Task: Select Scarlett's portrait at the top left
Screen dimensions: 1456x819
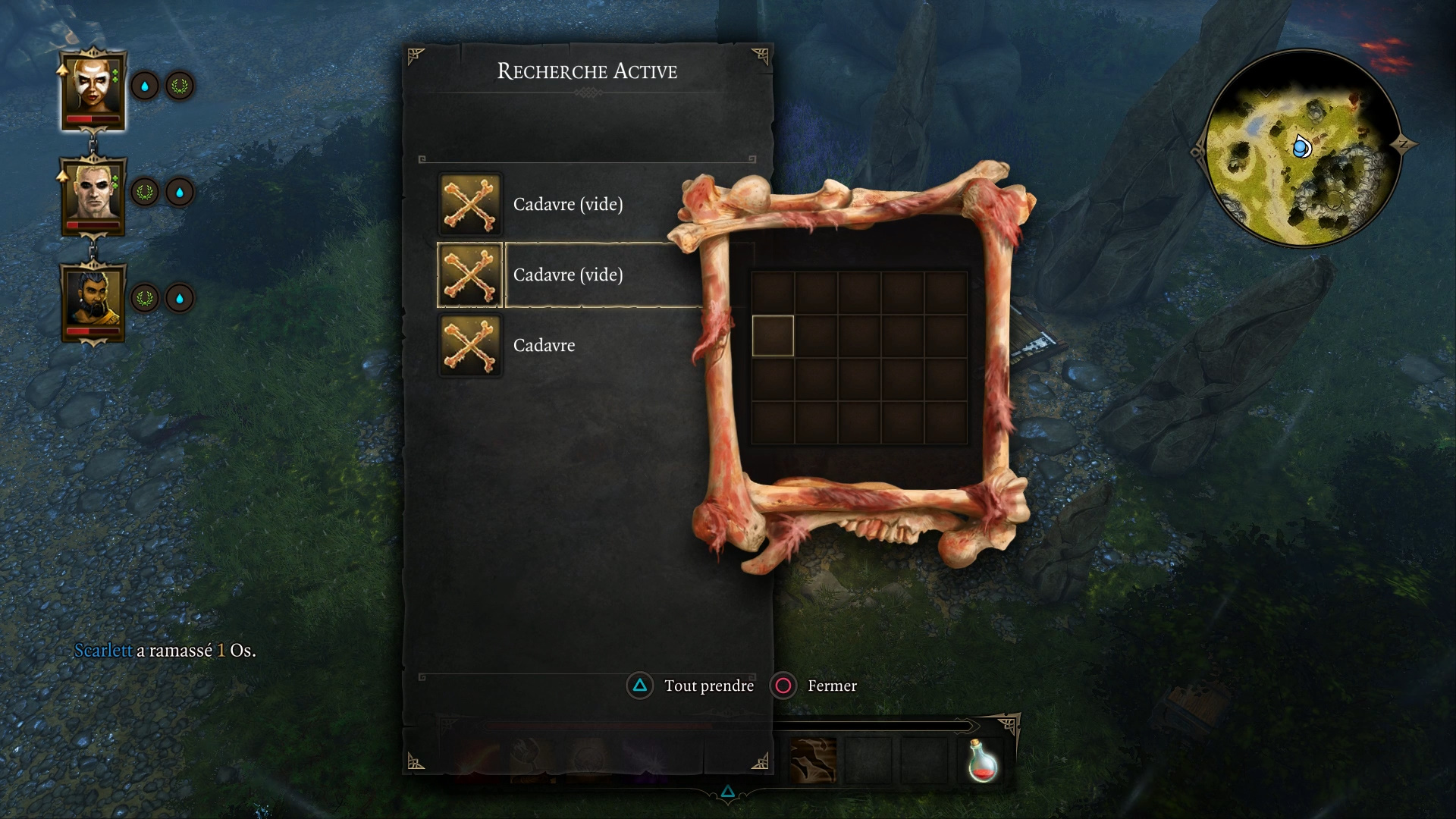Action: pos(94,86)
